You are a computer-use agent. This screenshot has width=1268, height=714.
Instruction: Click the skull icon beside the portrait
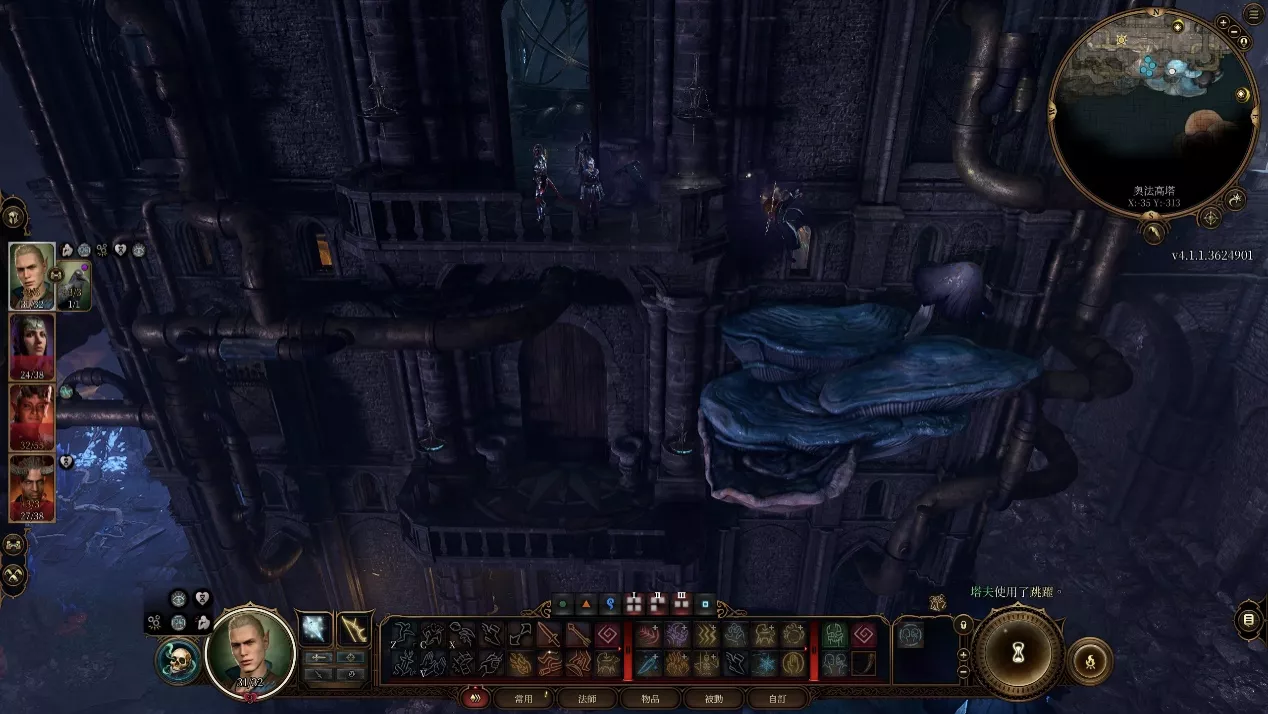point(179,661)
